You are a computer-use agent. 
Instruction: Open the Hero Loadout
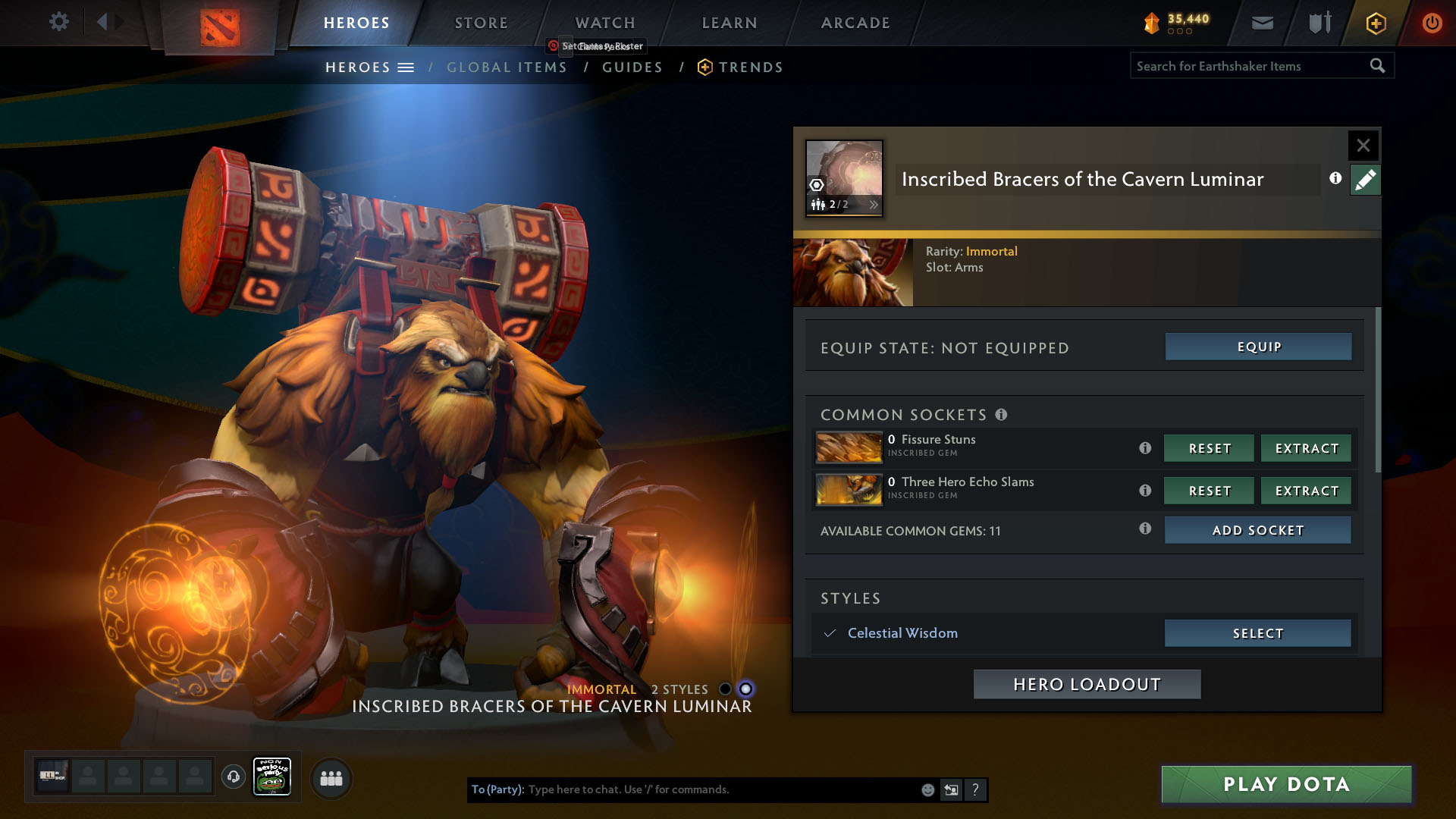1087,684
